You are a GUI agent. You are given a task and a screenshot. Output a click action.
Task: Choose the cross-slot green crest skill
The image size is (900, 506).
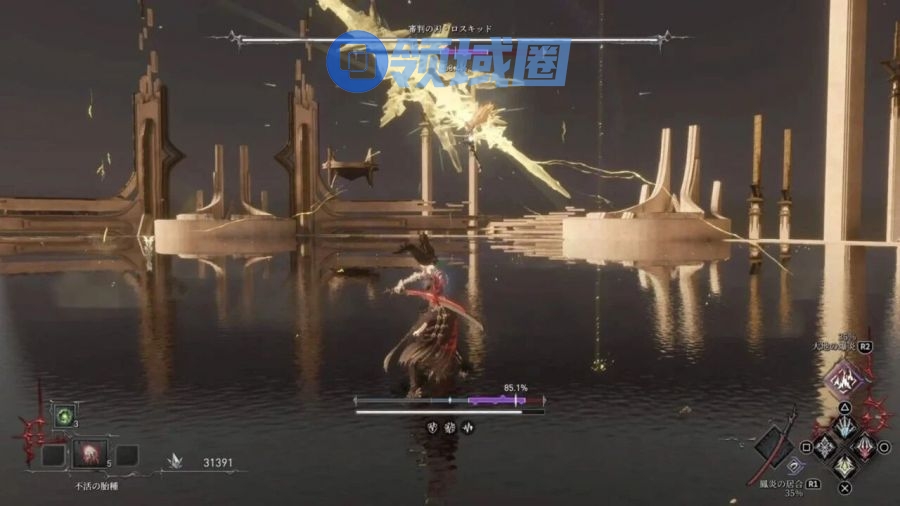[x=845, y=467]
